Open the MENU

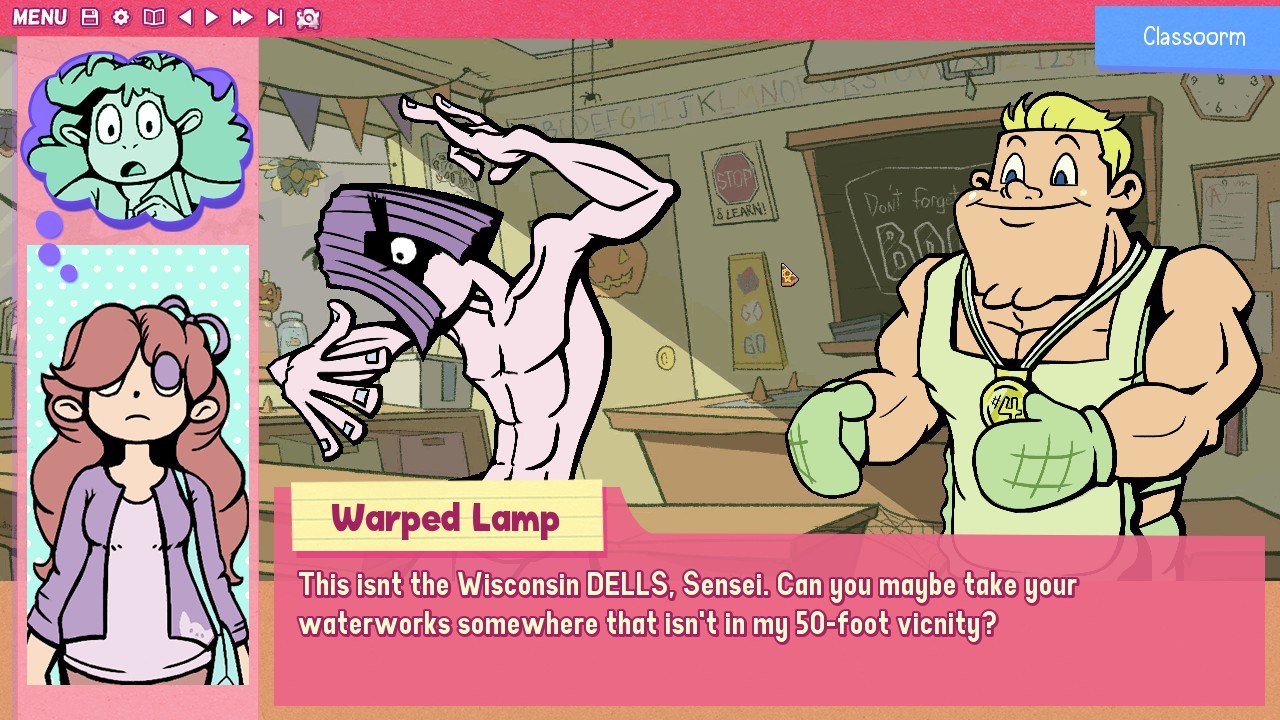42,17
